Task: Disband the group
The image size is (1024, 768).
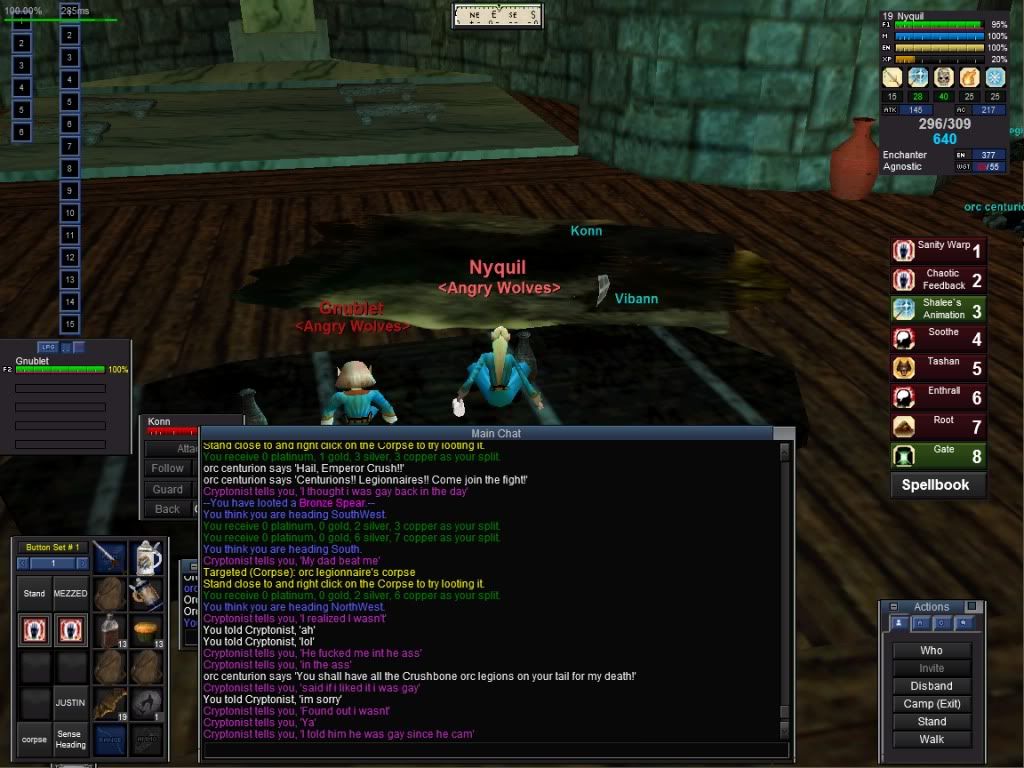Action: 931,686
